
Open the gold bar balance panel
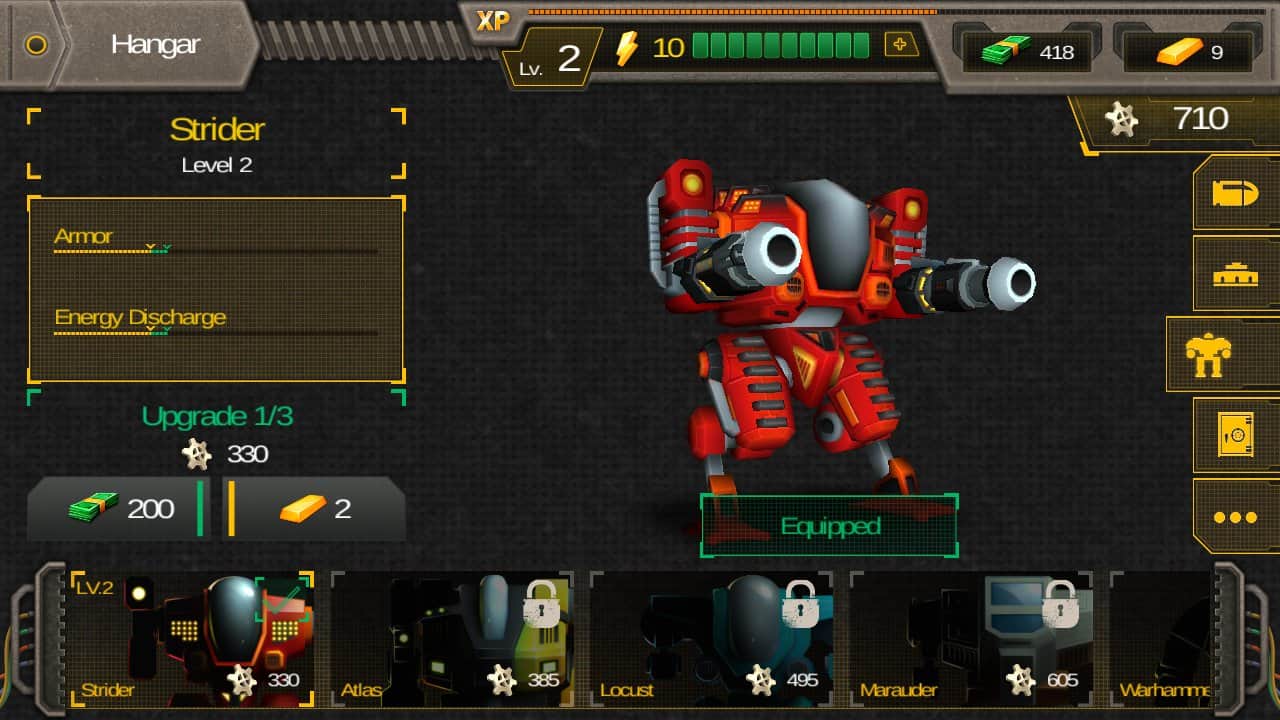[x=1190, y=52]
